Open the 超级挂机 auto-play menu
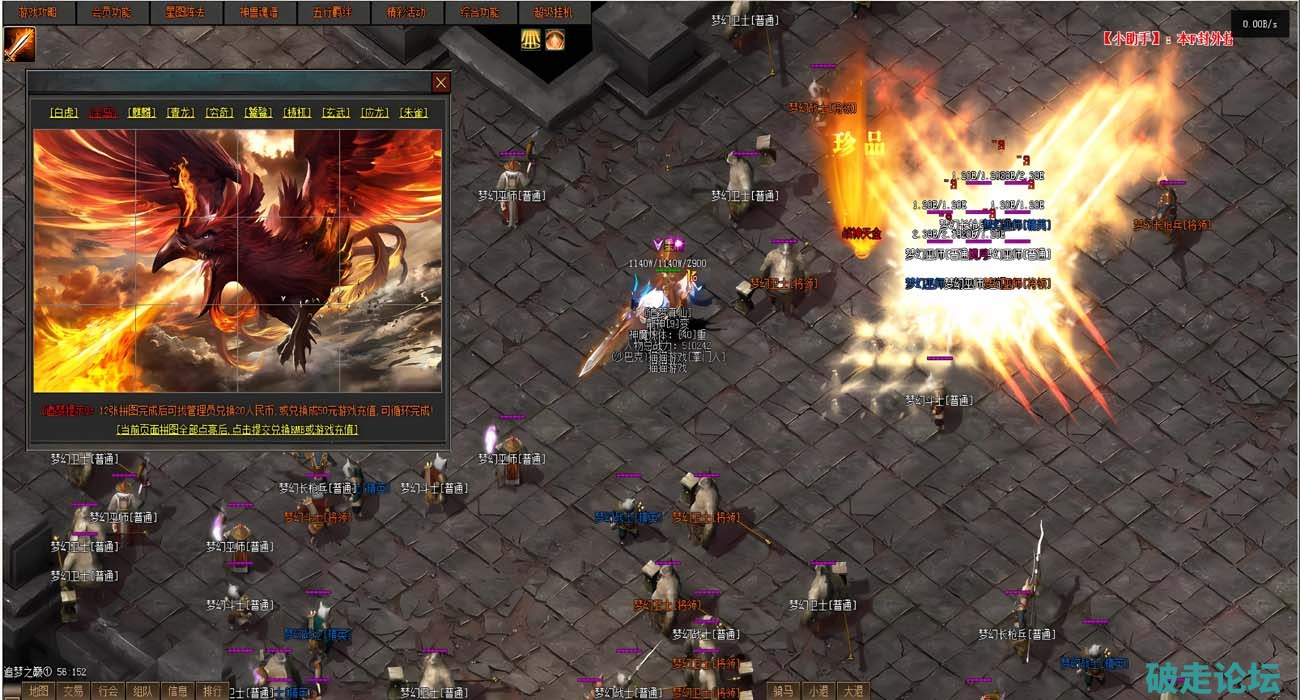 coord(554,13)
